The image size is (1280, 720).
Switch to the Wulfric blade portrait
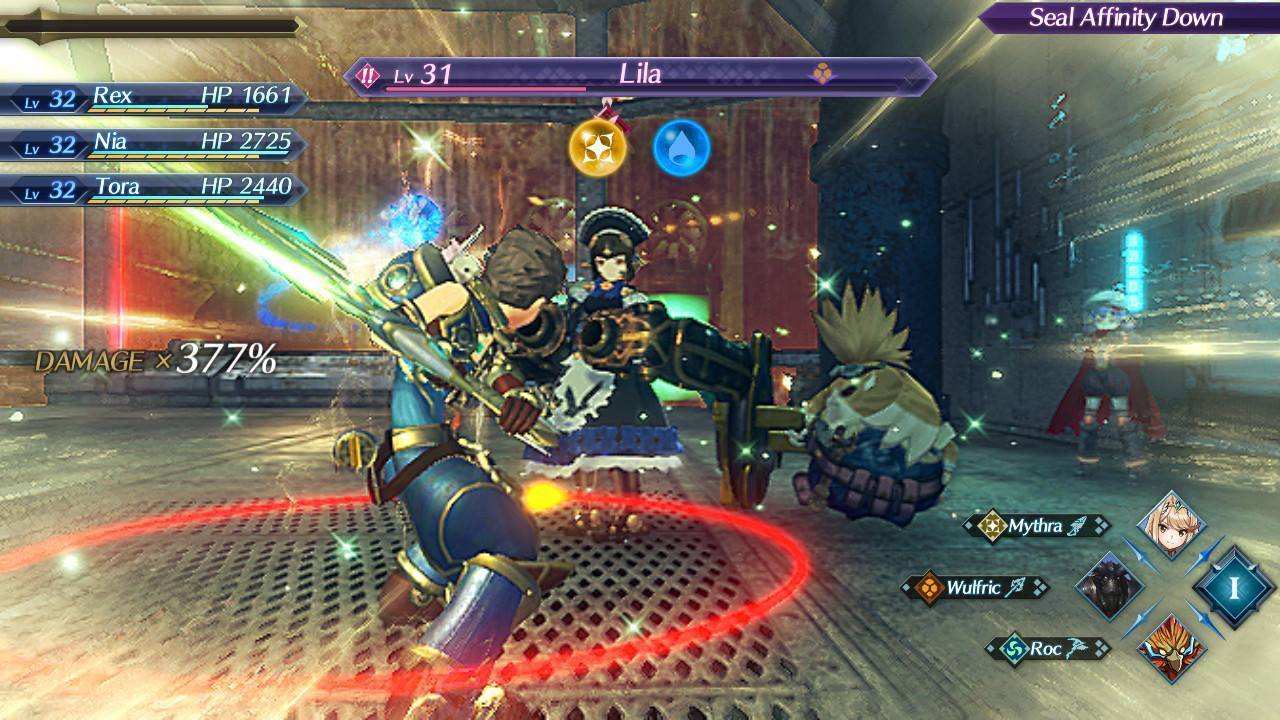pyautogui.click(x=1110, y=586)
